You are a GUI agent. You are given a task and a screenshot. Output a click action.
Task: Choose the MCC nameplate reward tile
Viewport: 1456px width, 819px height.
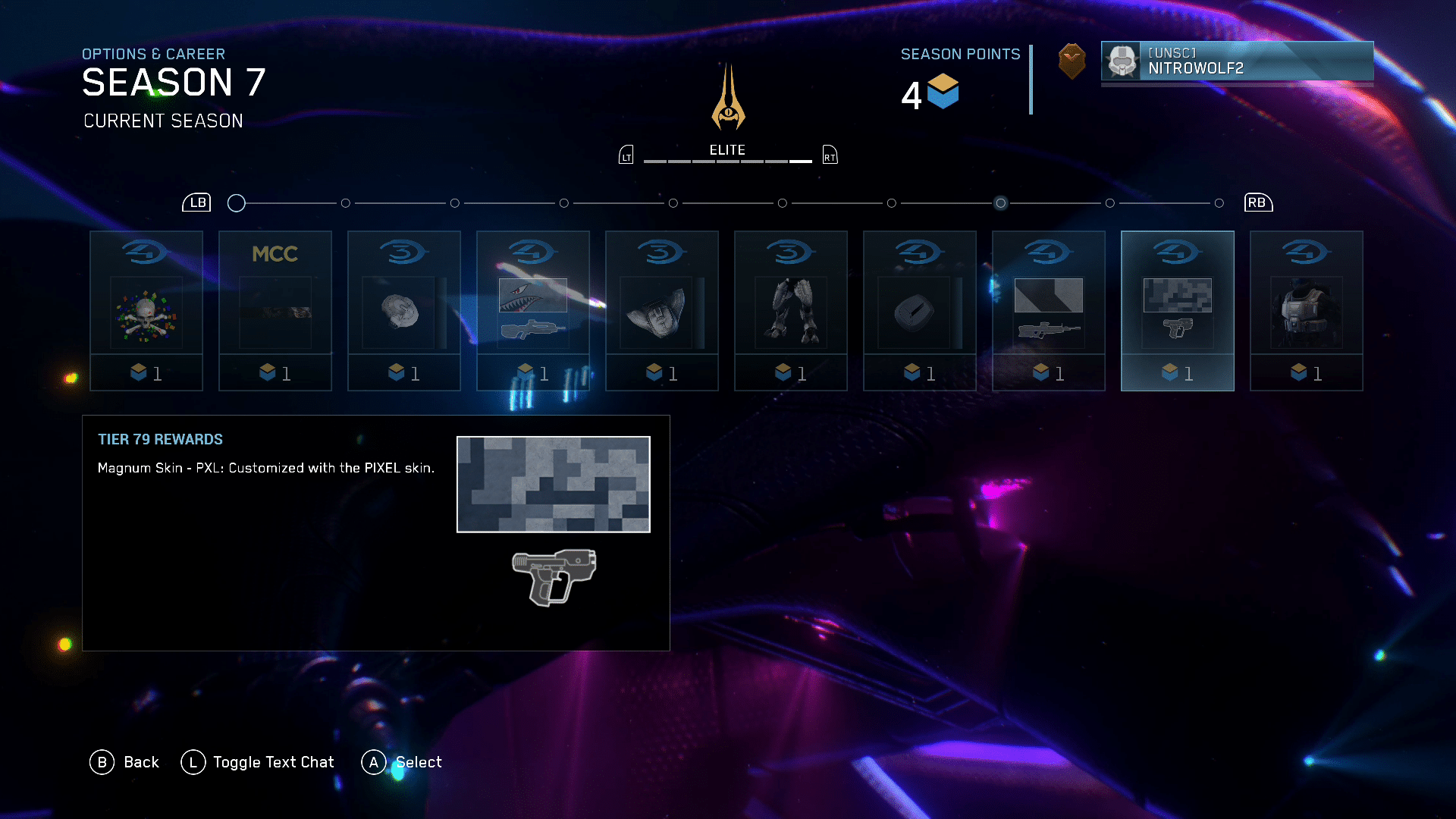[275, 311]
